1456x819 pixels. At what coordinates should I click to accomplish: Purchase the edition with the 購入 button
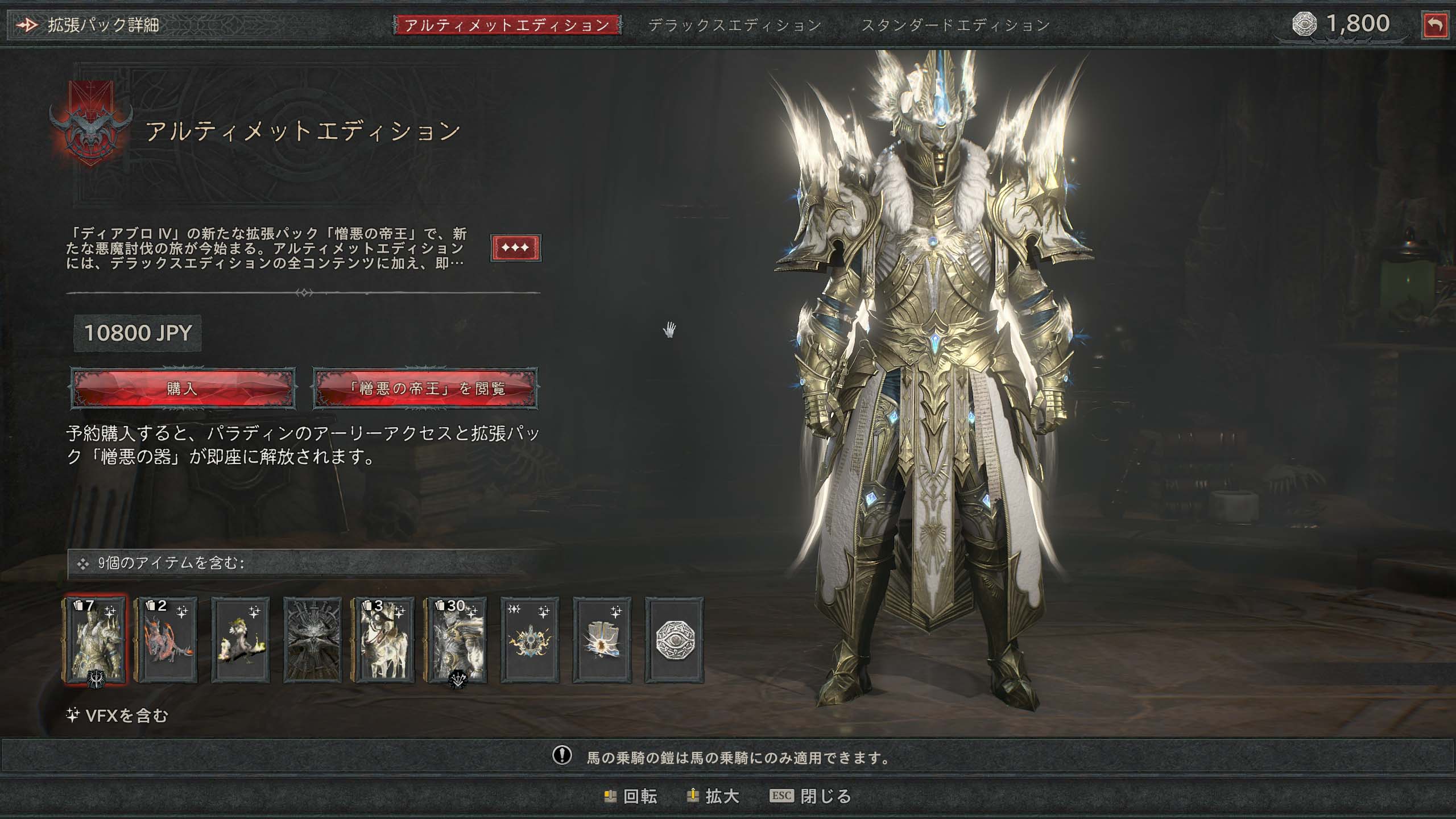point(183,388)
